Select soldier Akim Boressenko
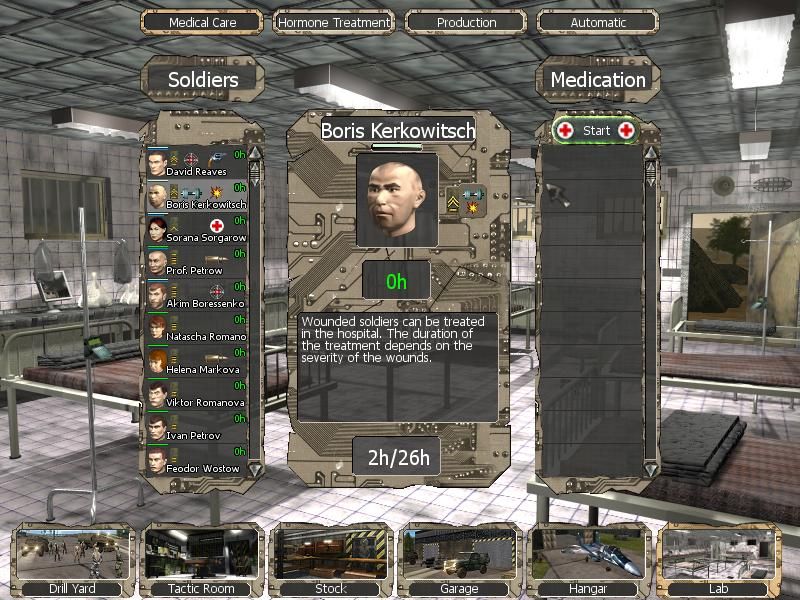 coord(196,294)
